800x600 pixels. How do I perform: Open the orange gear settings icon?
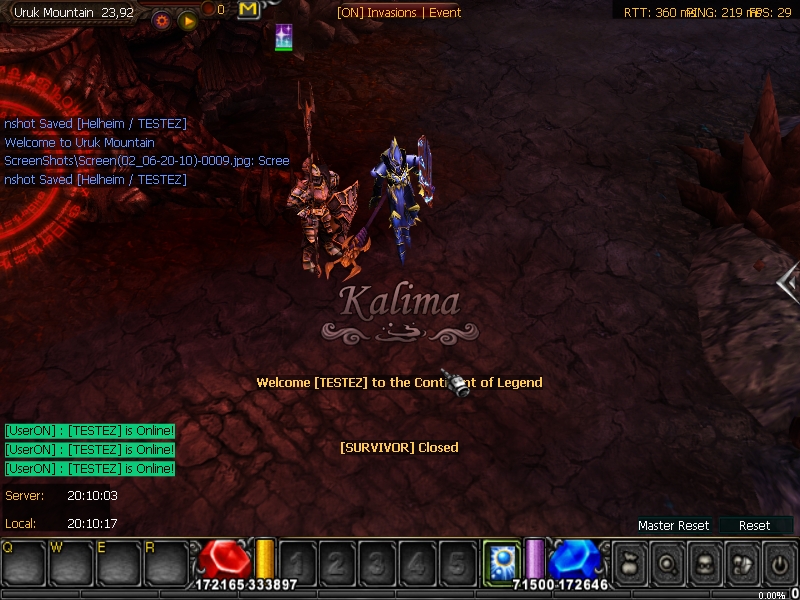pos(162,19)
